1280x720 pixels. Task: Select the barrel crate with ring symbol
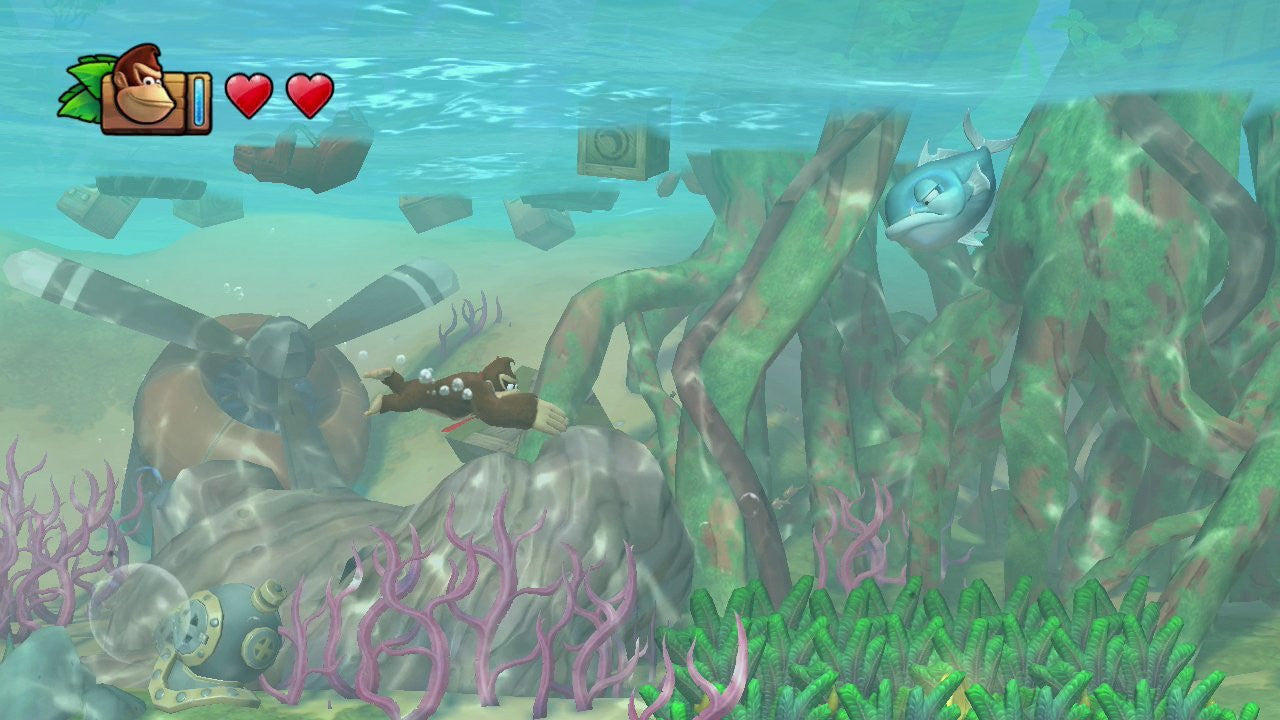(610, 148)
